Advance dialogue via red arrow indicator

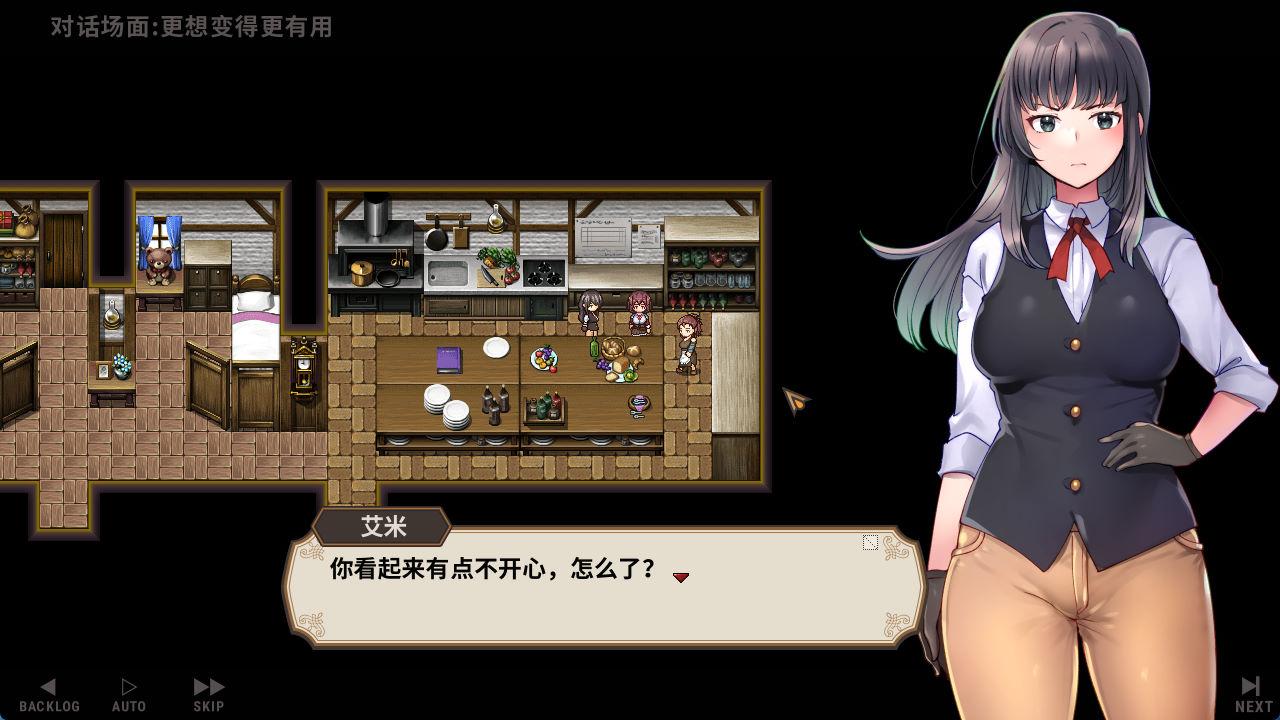pyautogui.click(x=681, y=577)
